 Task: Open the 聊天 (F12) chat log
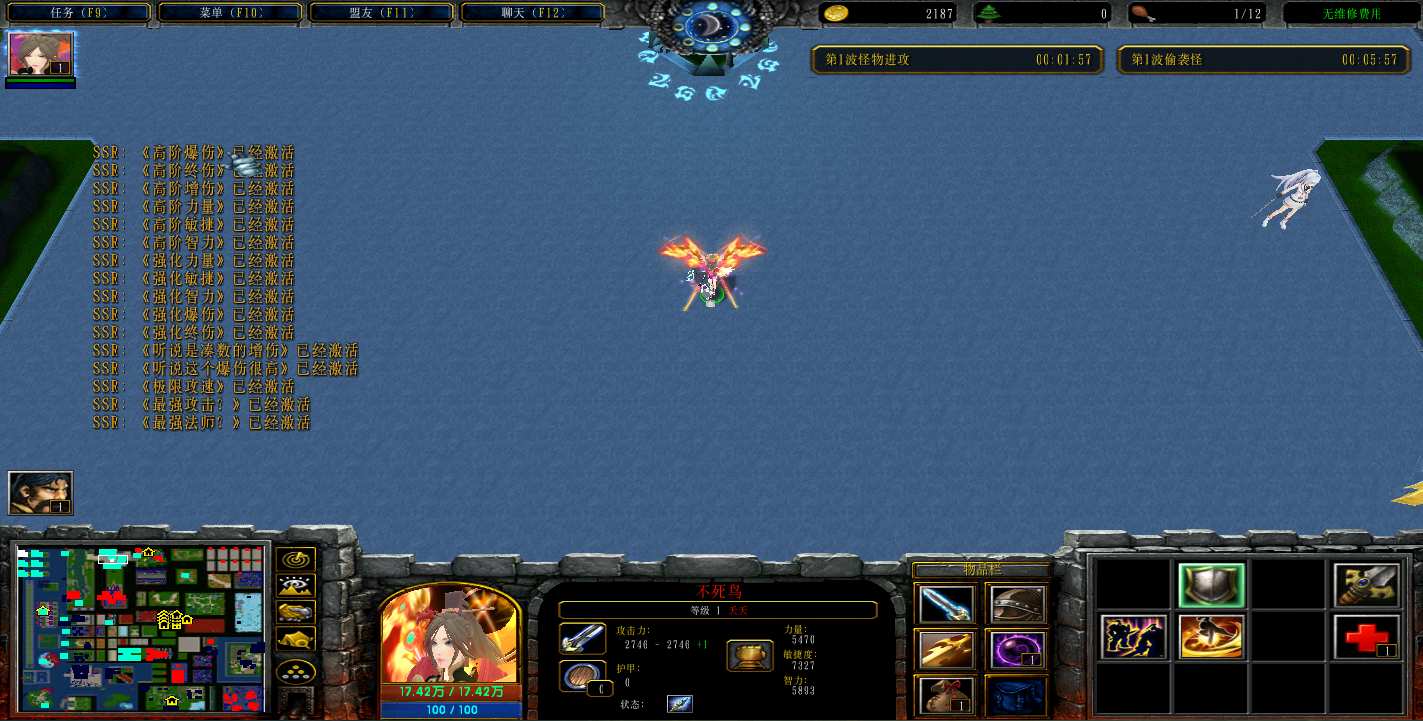click(x=532, y=13)
